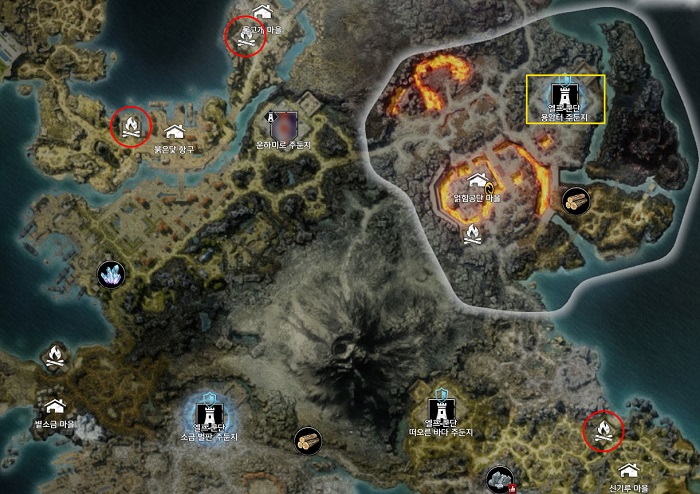Image resolution: width=700 pixels, height=494 pixels.
Task: Select the house marker at the top of the map
Action: click(x=263, y=11)
